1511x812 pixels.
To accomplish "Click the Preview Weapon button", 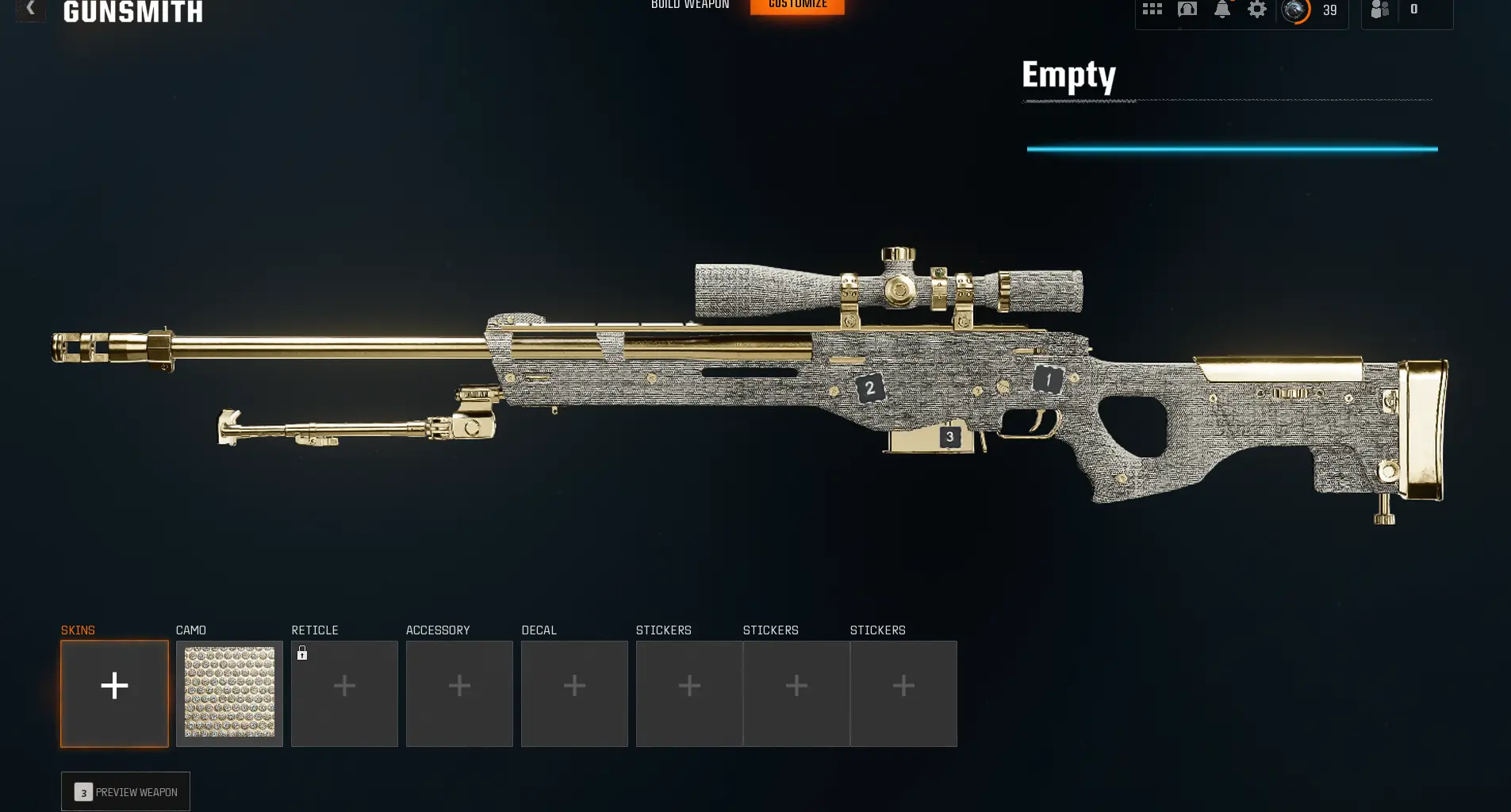I will coord(125,791).
